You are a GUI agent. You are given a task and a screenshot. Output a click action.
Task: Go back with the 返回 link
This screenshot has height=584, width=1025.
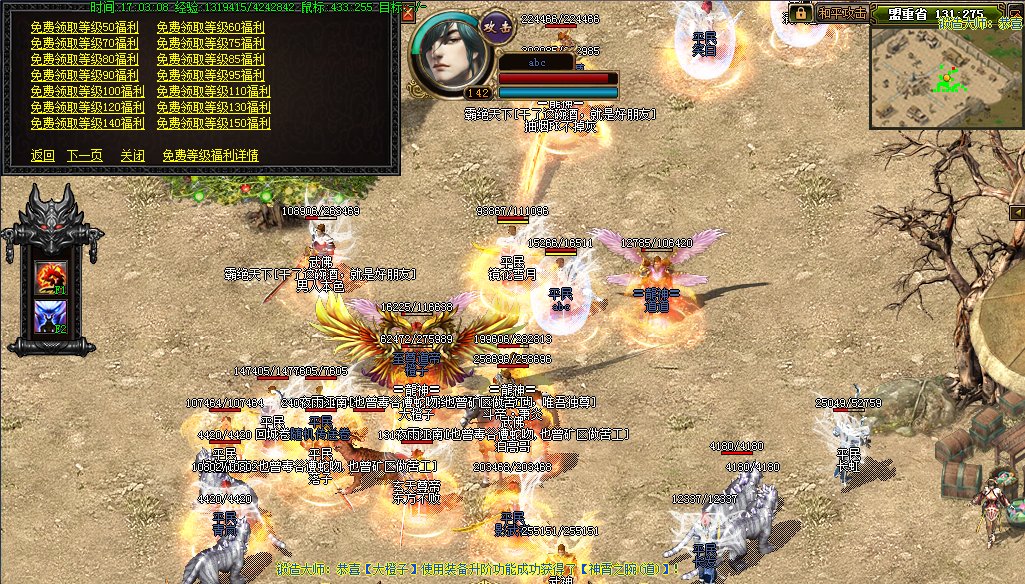pos(43,155)
